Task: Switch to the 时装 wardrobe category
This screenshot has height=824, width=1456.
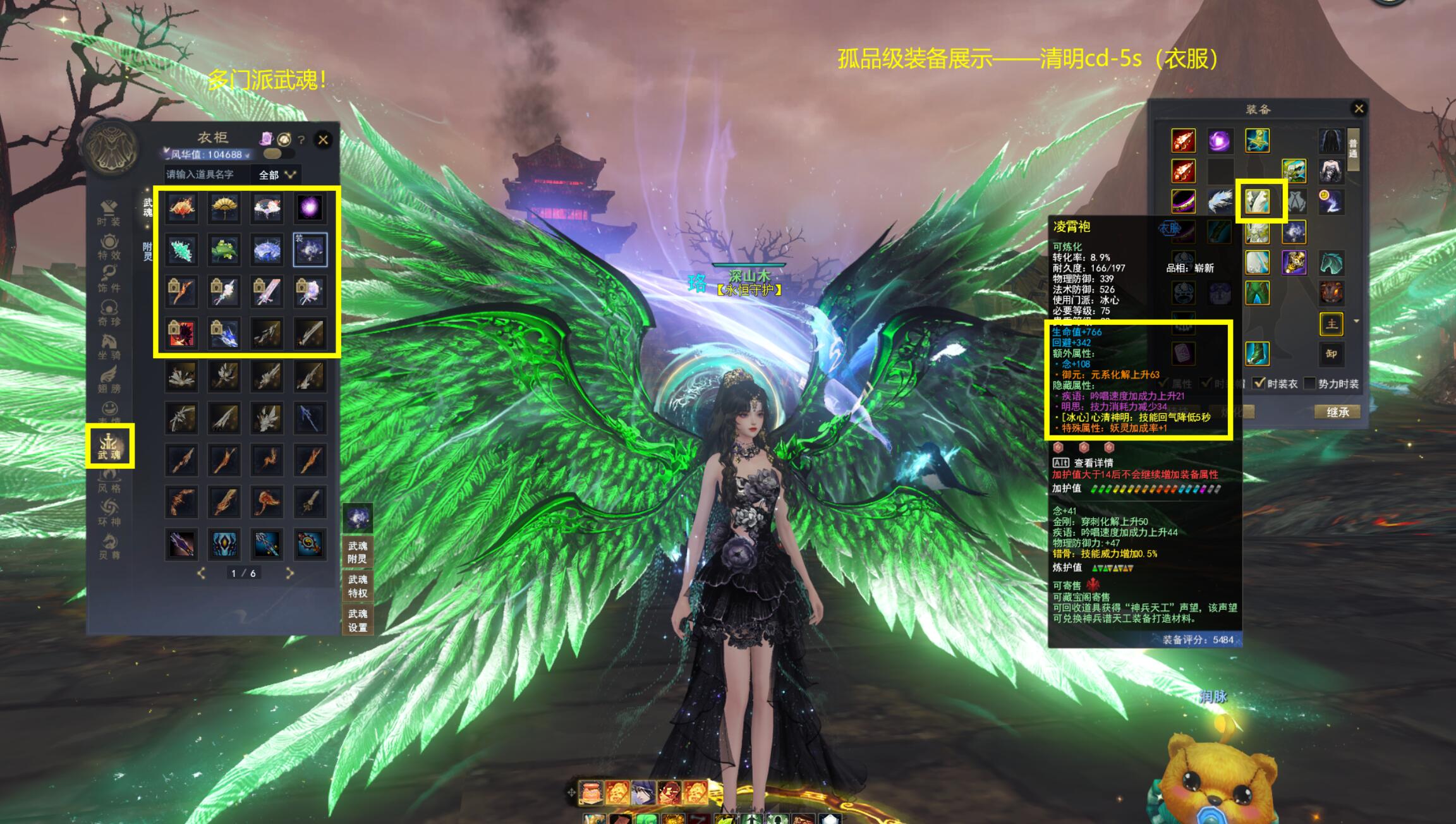Action: (109, 213)
